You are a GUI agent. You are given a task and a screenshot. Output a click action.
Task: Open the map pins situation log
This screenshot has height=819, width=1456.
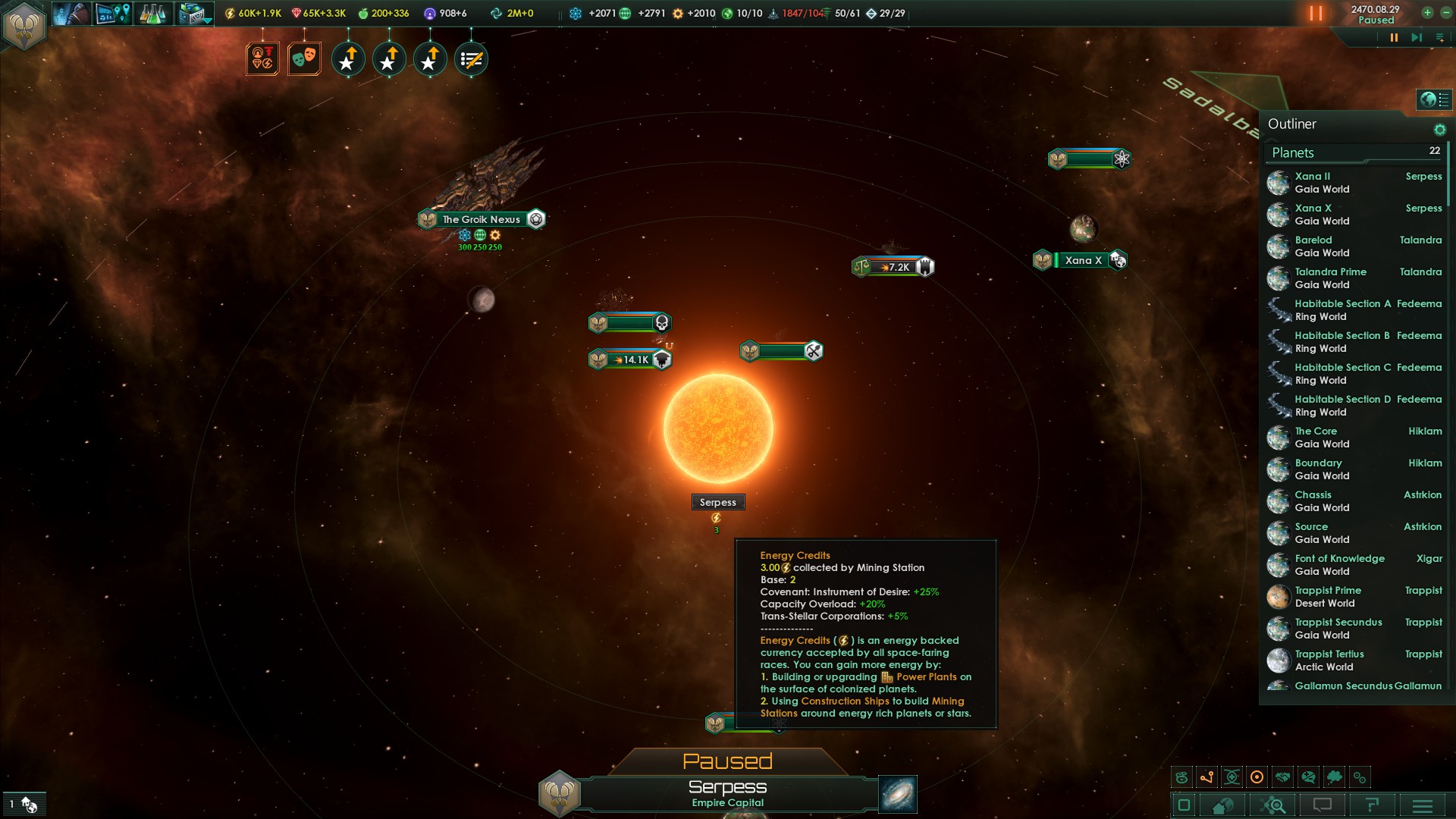111,14
